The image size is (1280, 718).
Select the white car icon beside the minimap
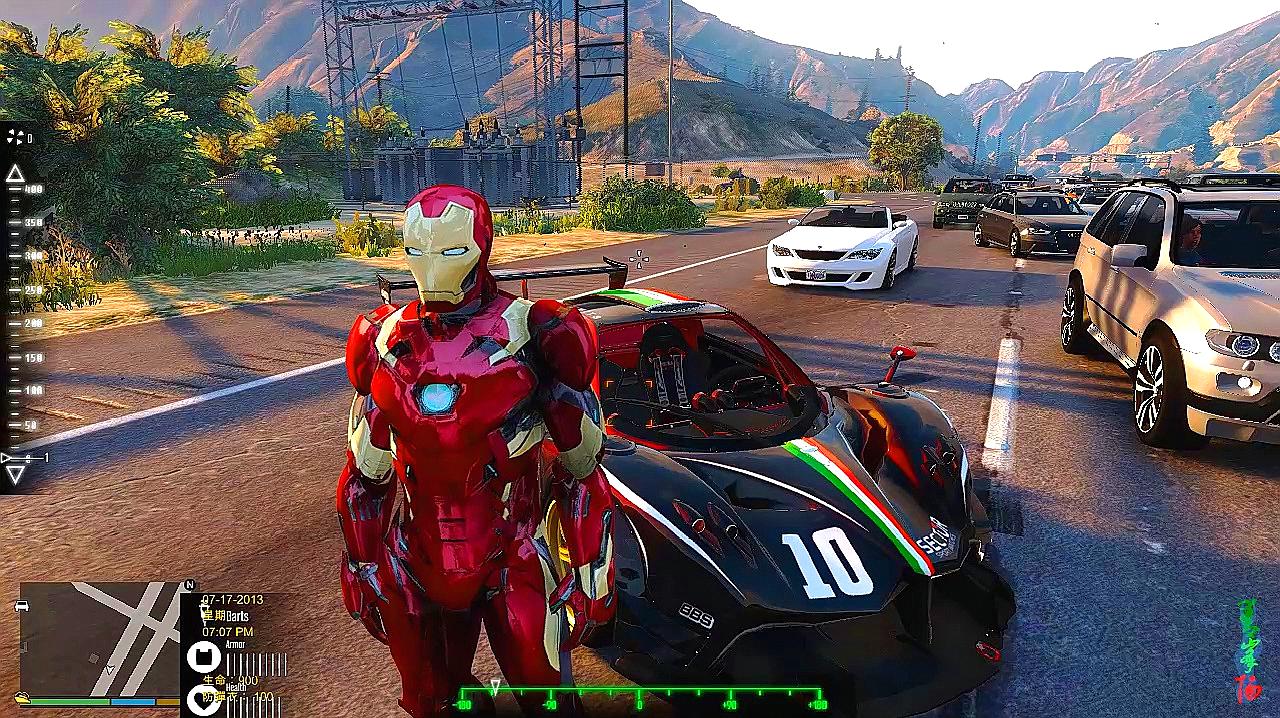(22, 606)
